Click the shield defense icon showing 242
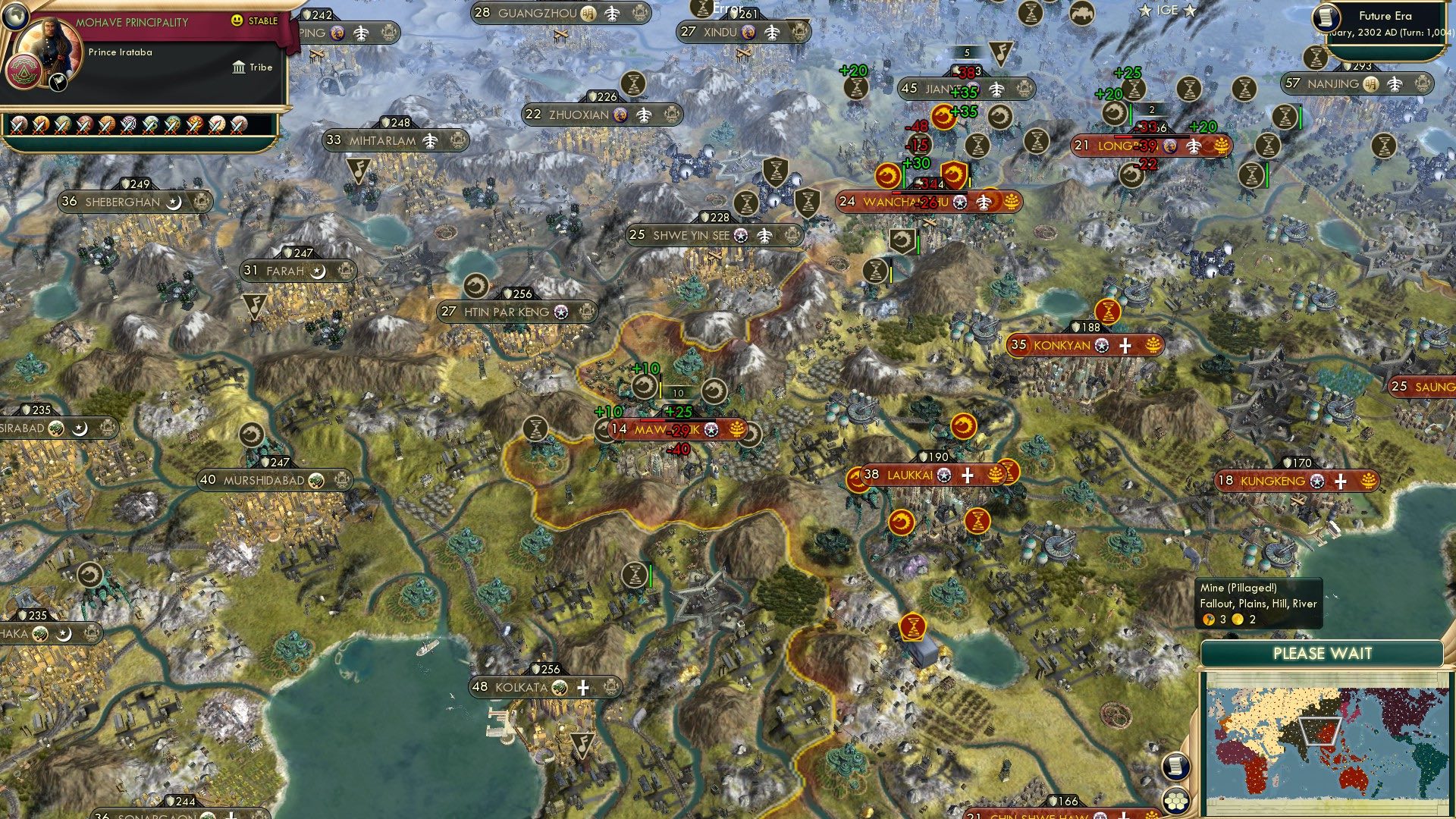This screenshot has width=1456, height=819. tap(306, 13)
